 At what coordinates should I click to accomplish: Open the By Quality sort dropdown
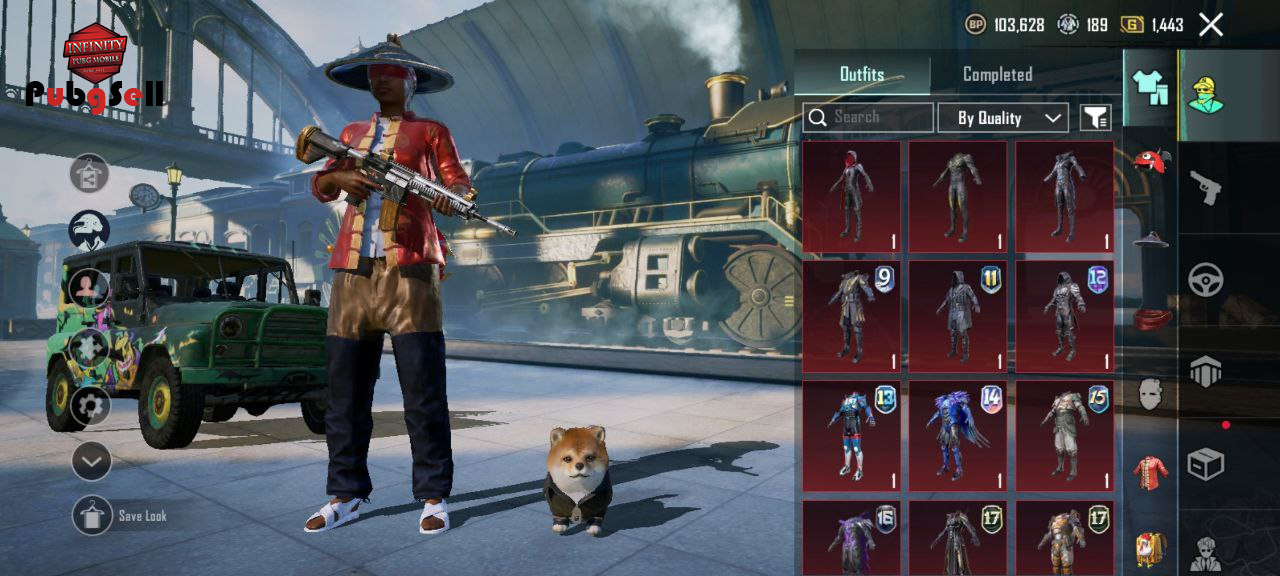click(x=1003, y=118)
